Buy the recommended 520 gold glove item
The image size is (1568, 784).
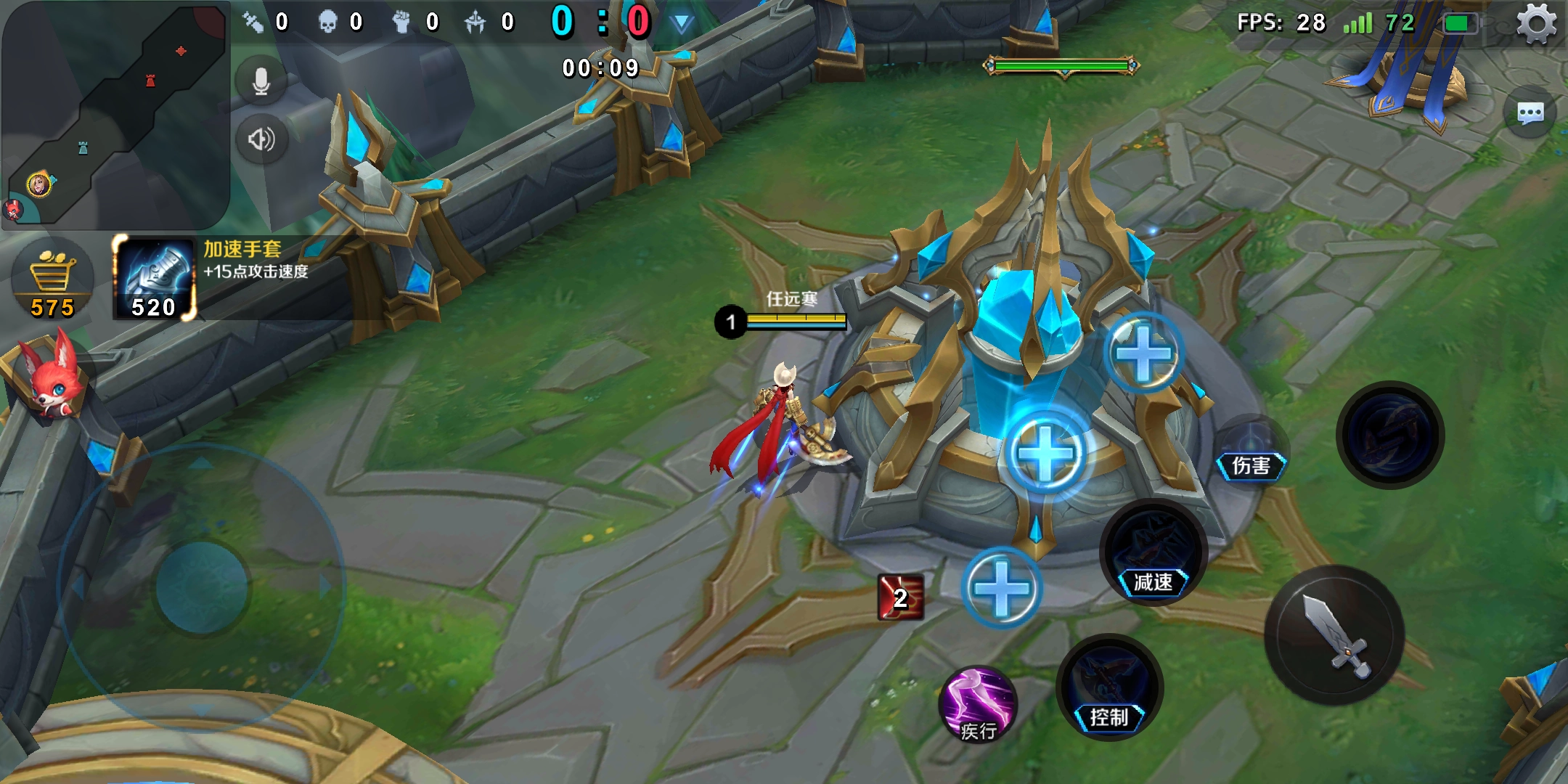coord(155,279)
